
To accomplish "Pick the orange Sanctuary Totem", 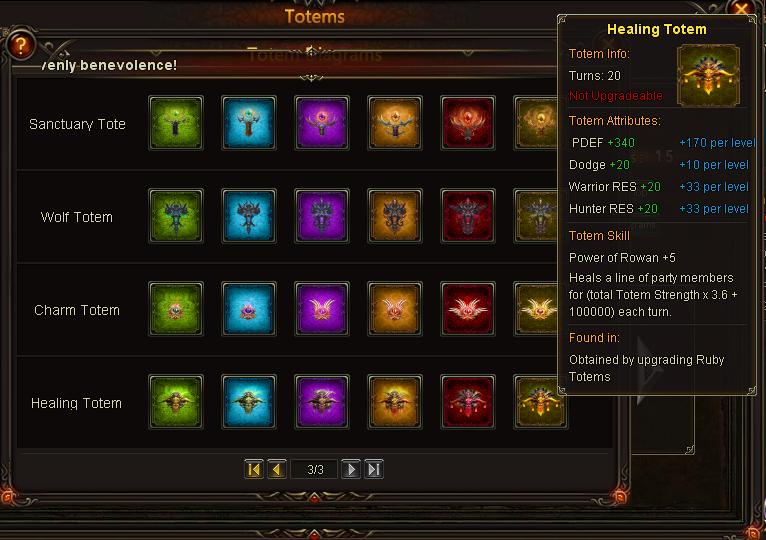I will 395,124.
